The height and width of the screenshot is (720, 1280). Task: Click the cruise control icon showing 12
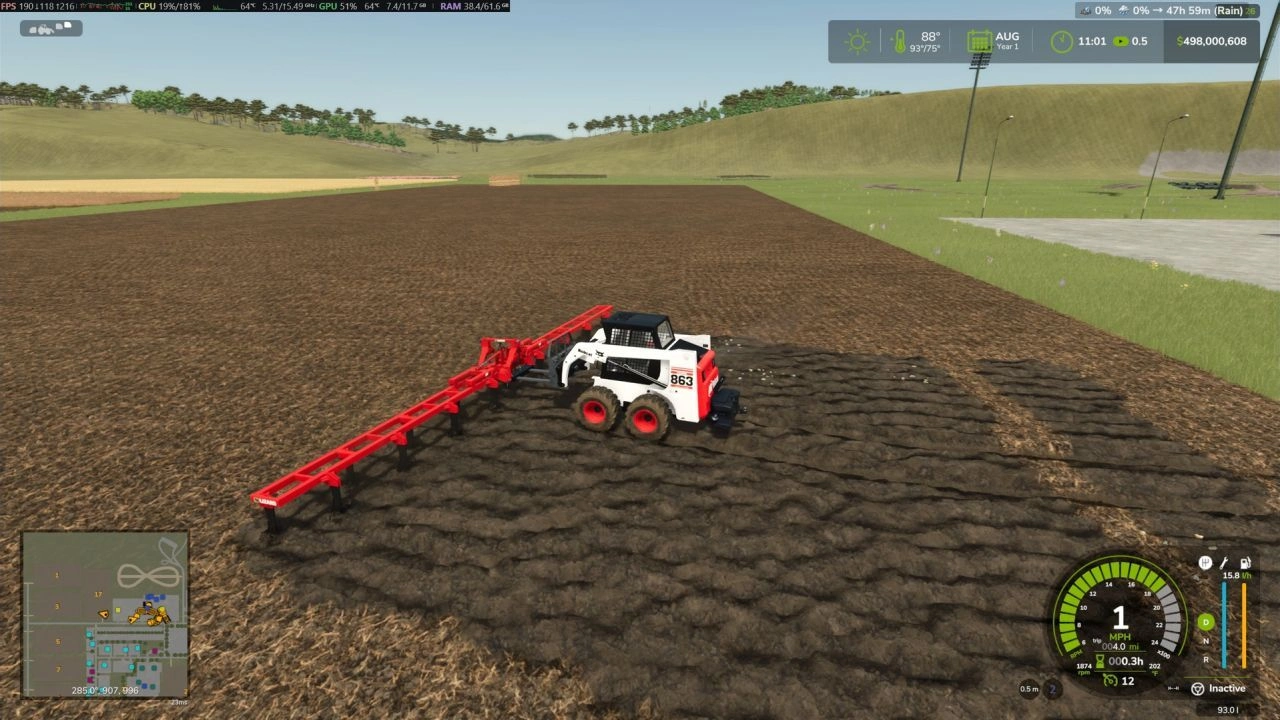(x=1110, y=680)
